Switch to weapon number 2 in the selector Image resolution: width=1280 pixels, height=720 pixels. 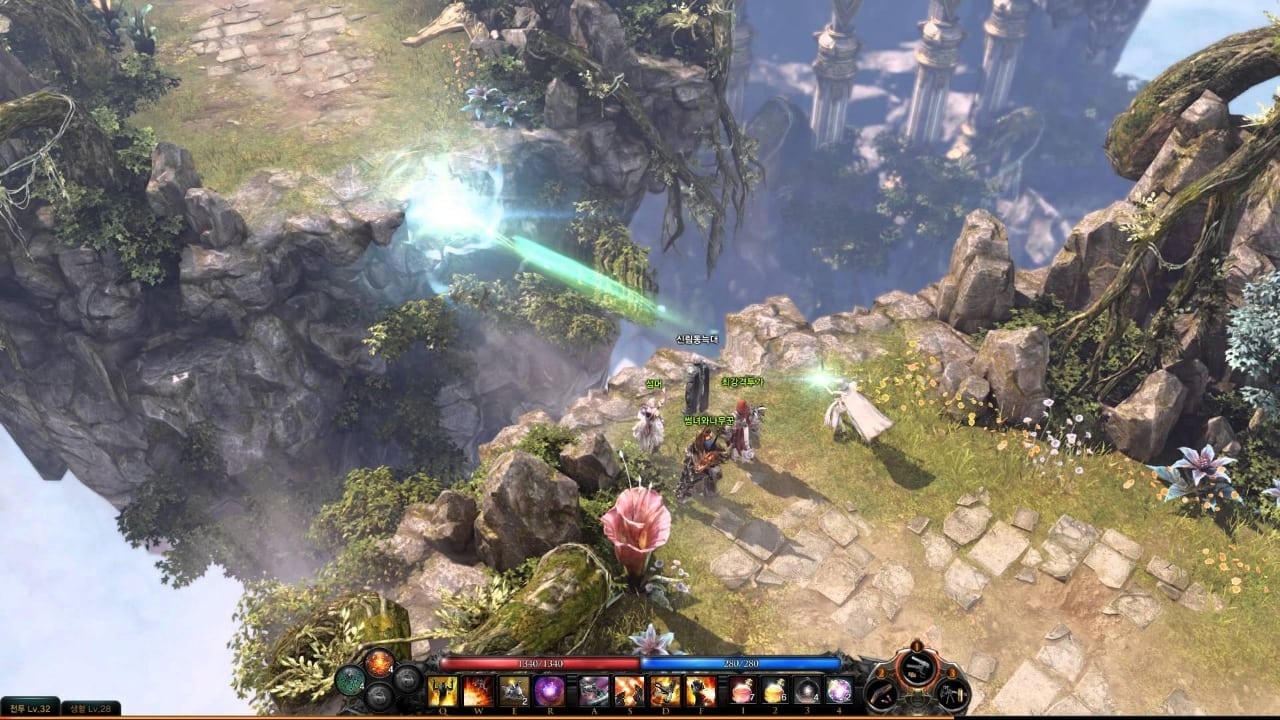point(883,694)
